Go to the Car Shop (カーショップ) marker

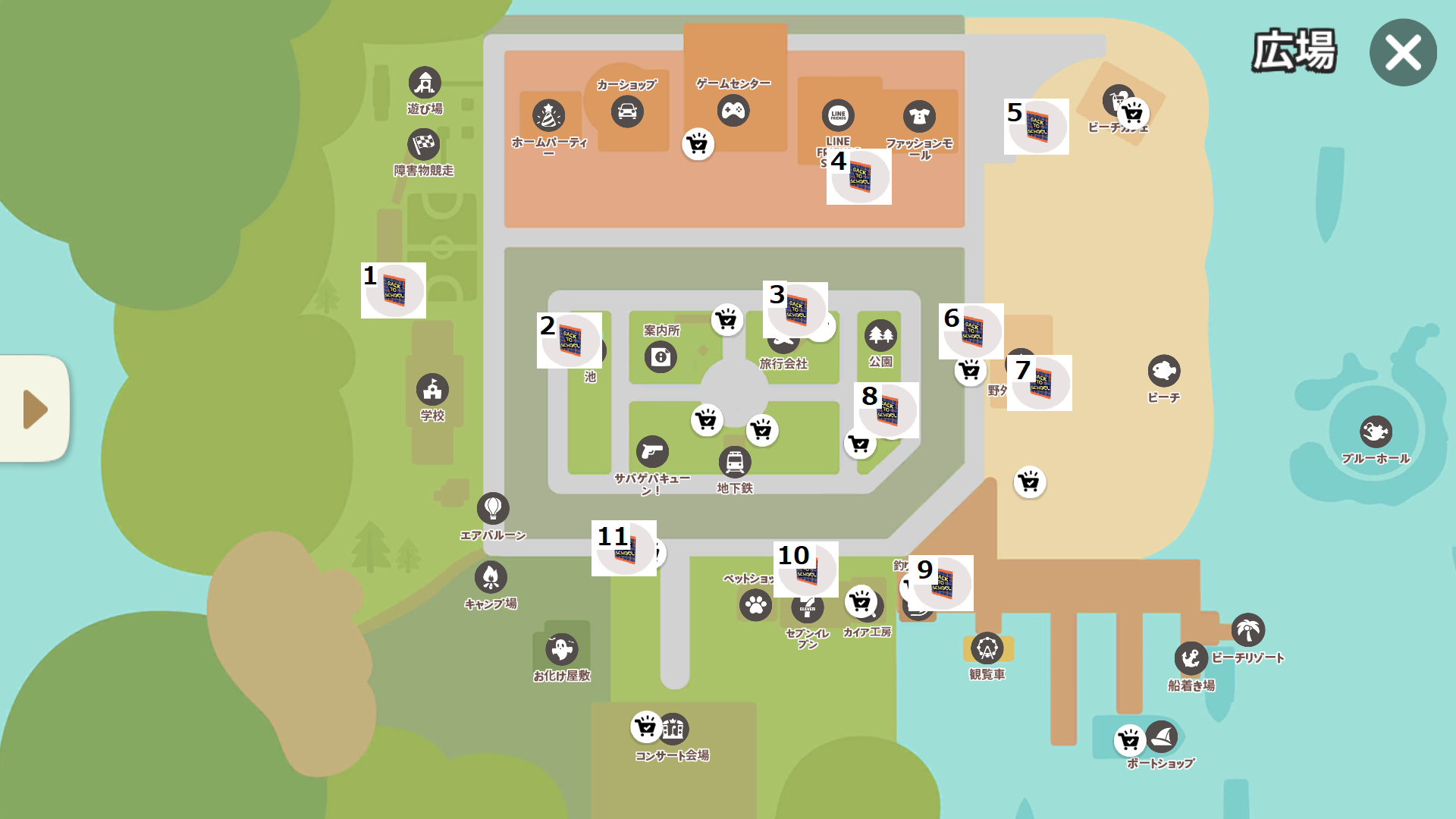(x=627, y=111)
